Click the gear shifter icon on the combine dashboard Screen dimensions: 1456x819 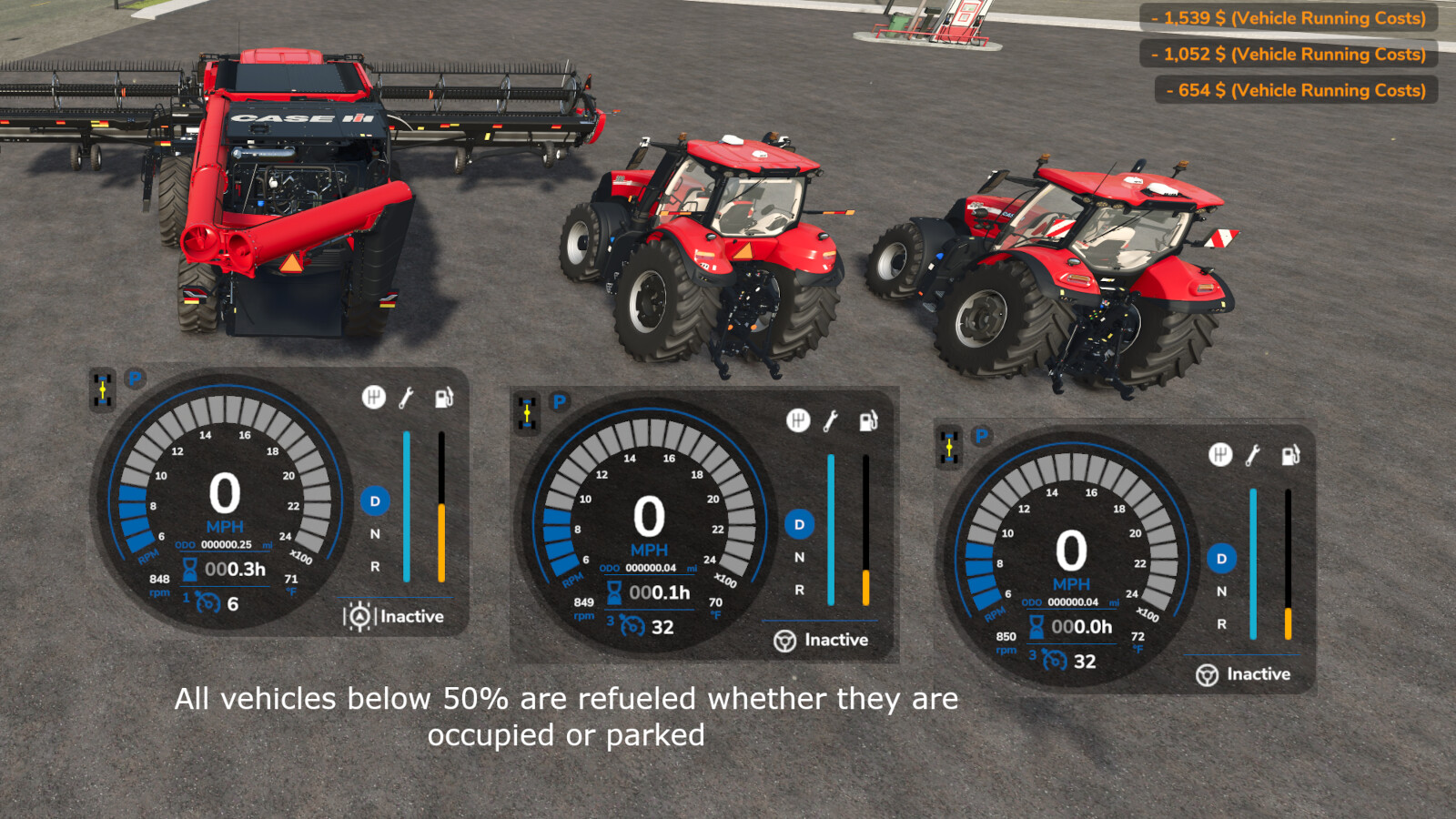[x=373, y=397]
